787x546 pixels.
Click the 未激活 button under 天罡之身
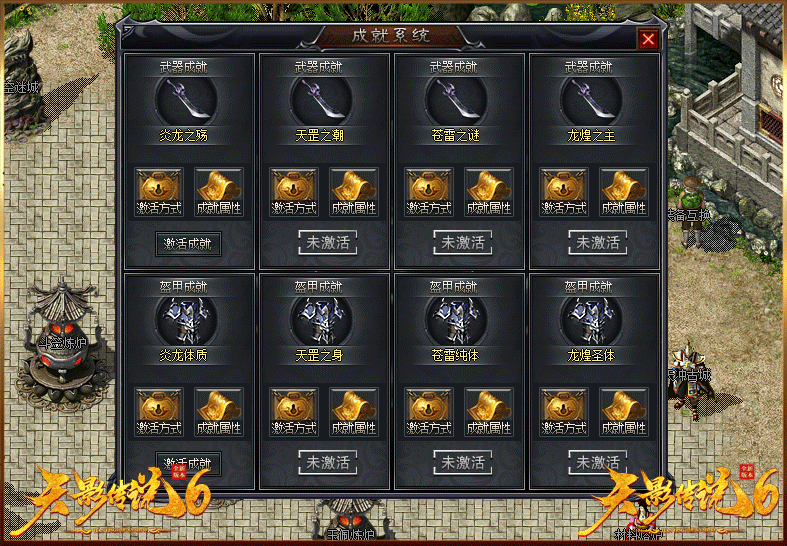click(x=327, y=462)
